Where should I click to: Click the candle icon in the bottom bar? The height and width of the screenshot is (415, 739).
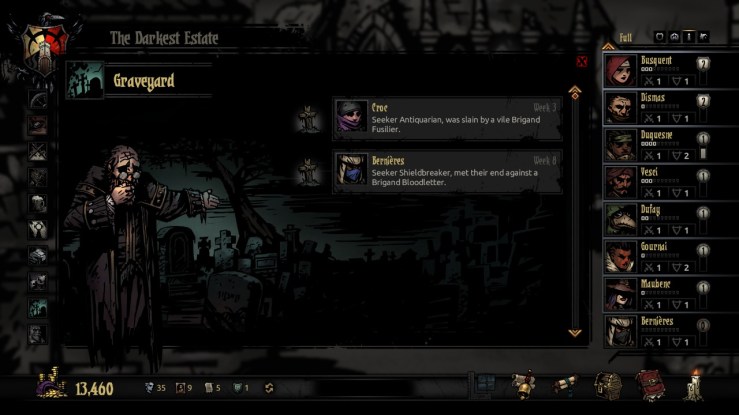(691, 384)
